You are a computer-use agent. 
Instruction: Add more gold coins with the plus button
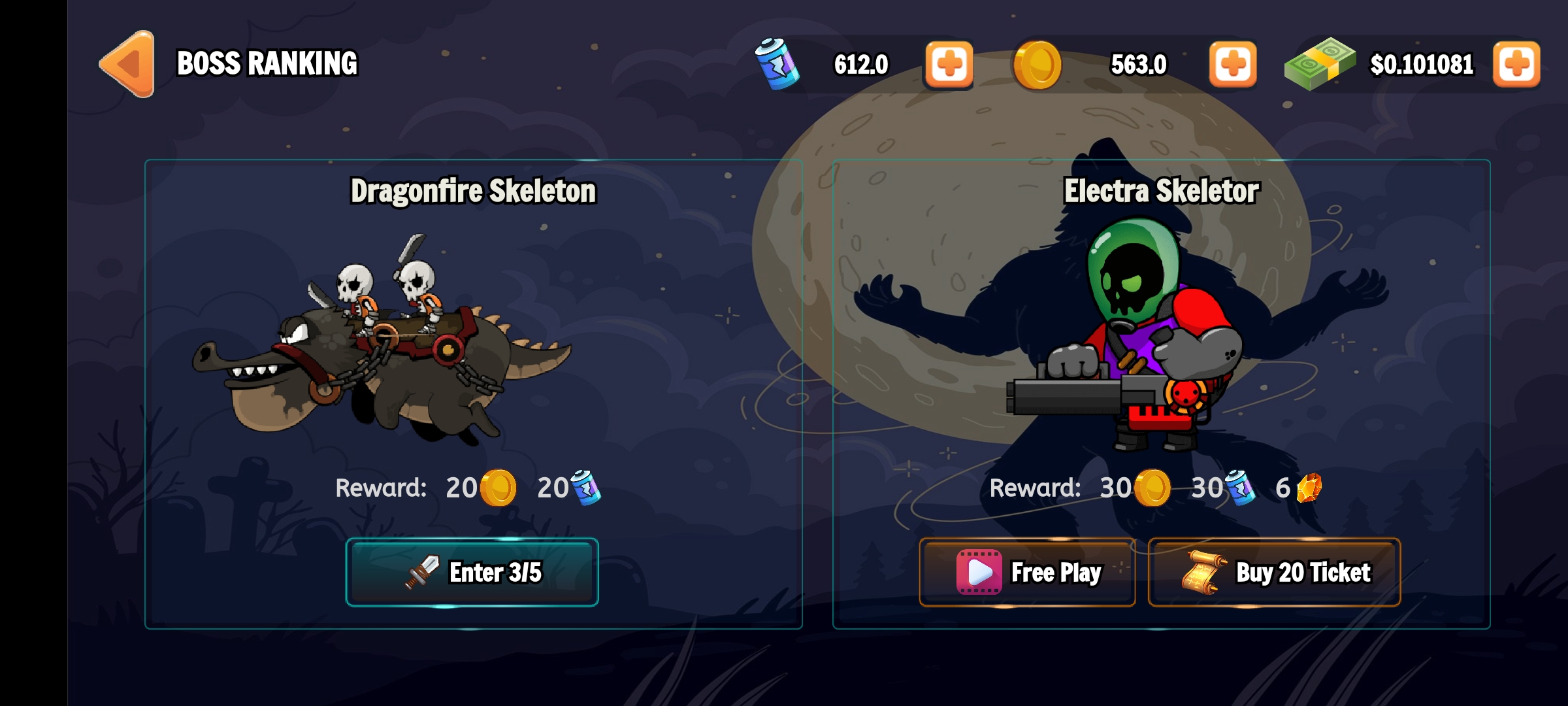[1232, 64]
